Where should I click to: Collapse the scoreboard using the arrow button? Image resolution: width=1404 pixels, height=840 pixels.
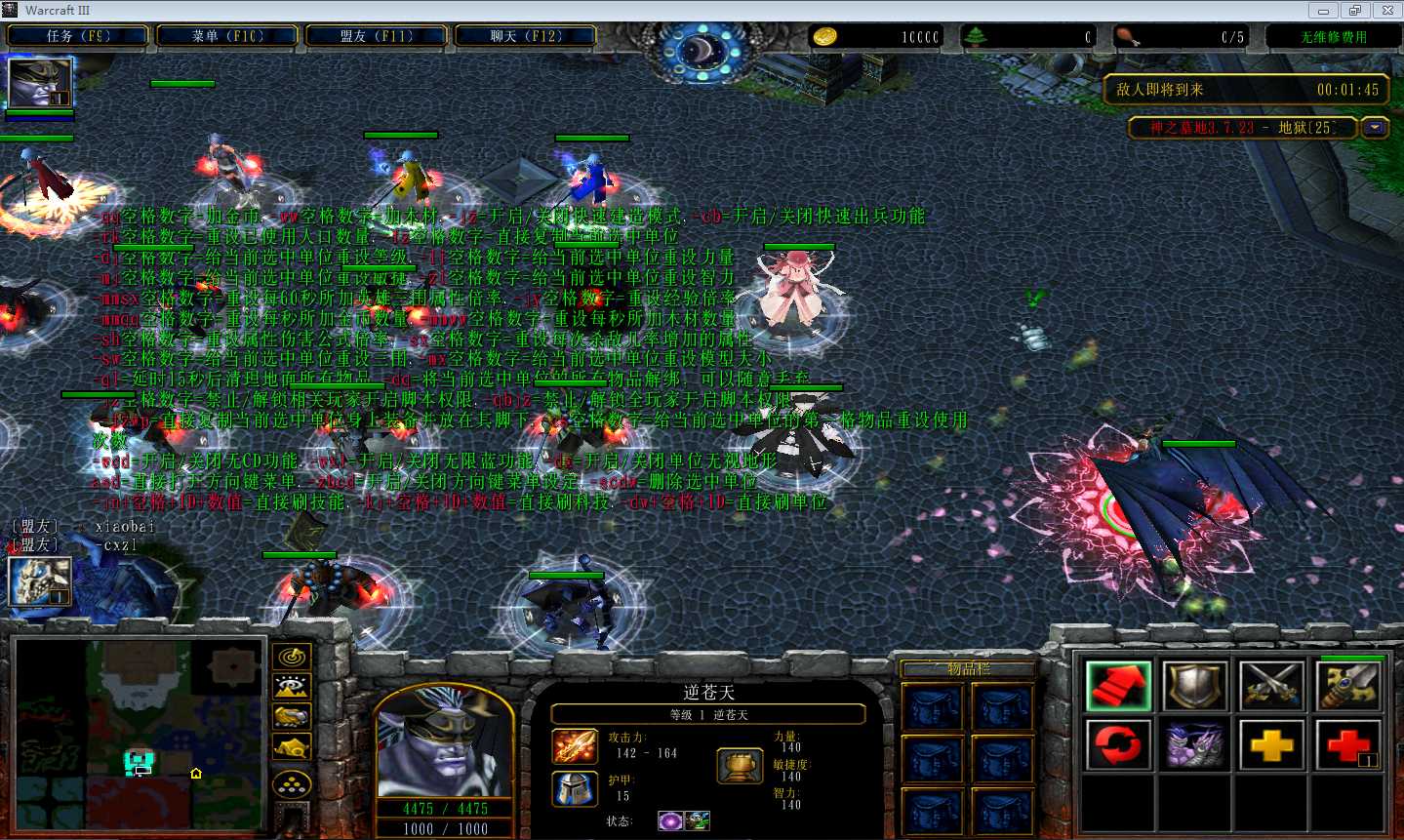point(1376,128)
